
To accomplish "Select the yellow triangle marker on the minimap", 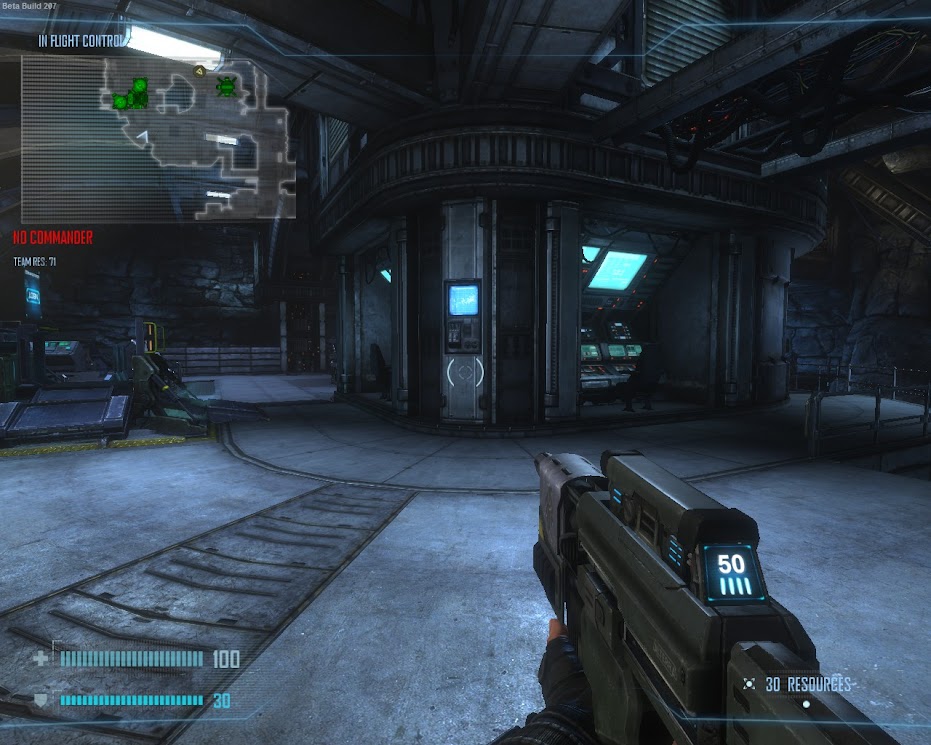I will pyautogui.click(x=200, y=71).
